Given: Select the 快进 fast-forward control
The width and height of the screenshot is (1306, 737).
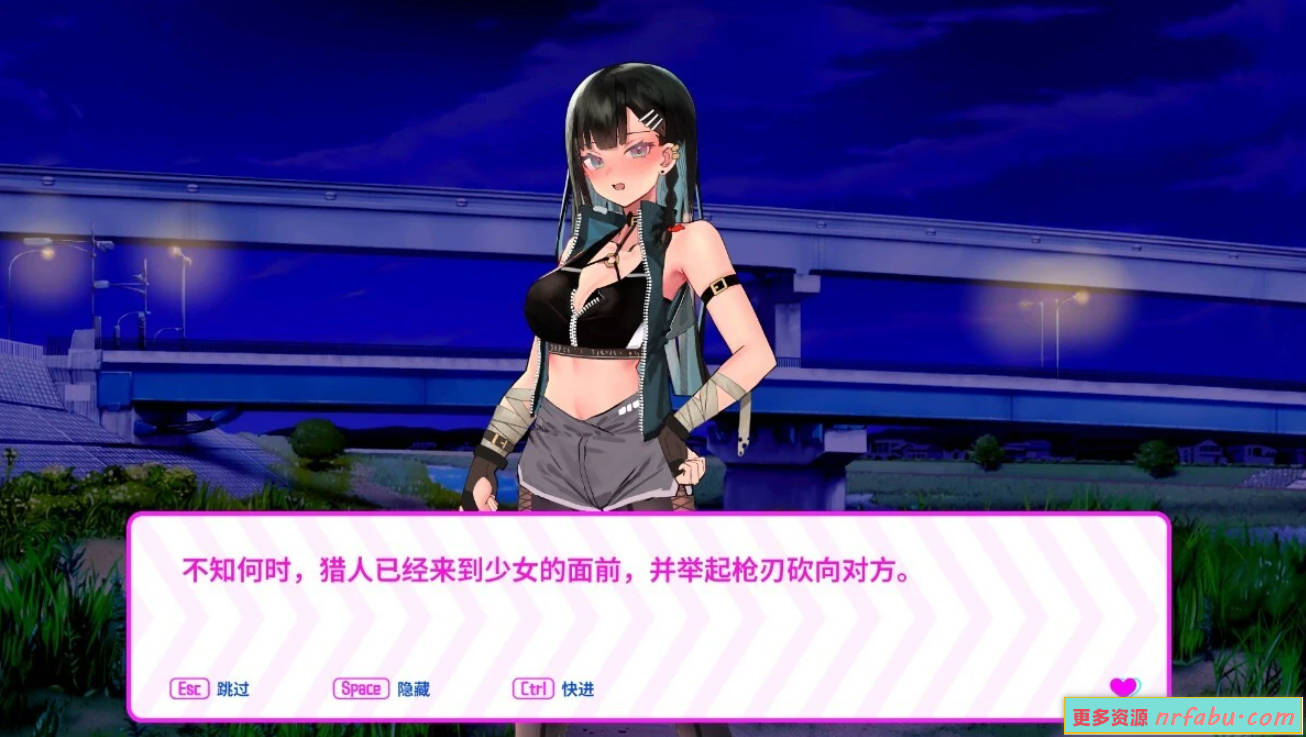Looking at the screenshot, I should (x=578, y=688).
